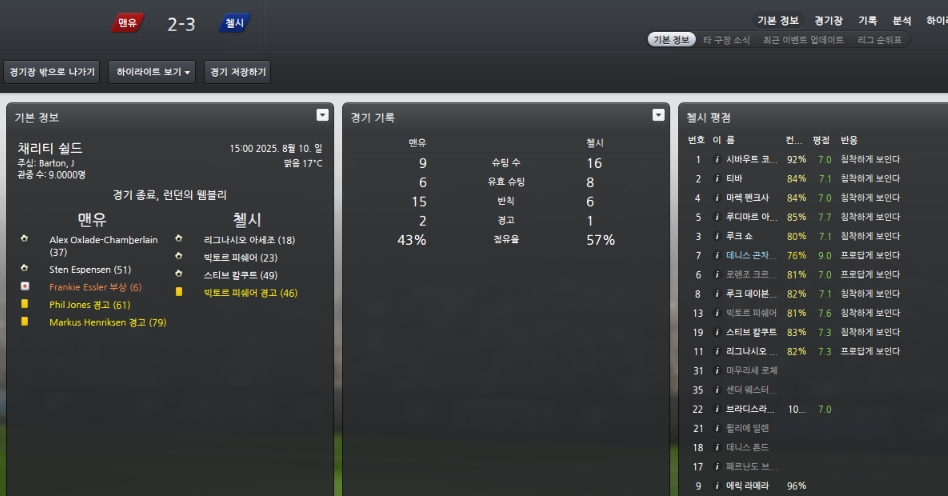Select the Phil Jones 경고 entry
948x496 pixels.
click(90, 304)
